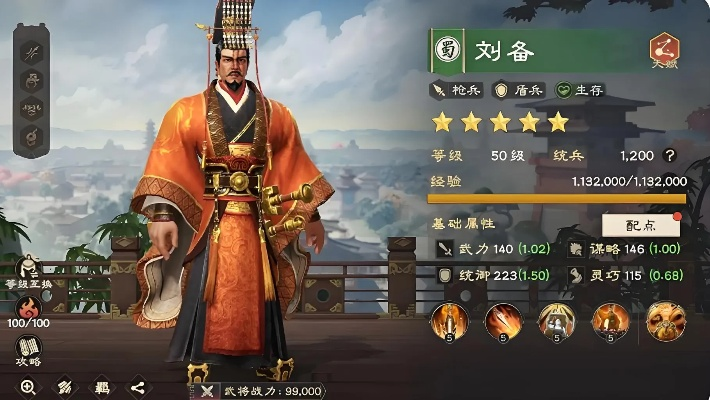710x400 pixels.
Task: Select the flaming swordsman skill icon
Action: [x=449, y=320]
